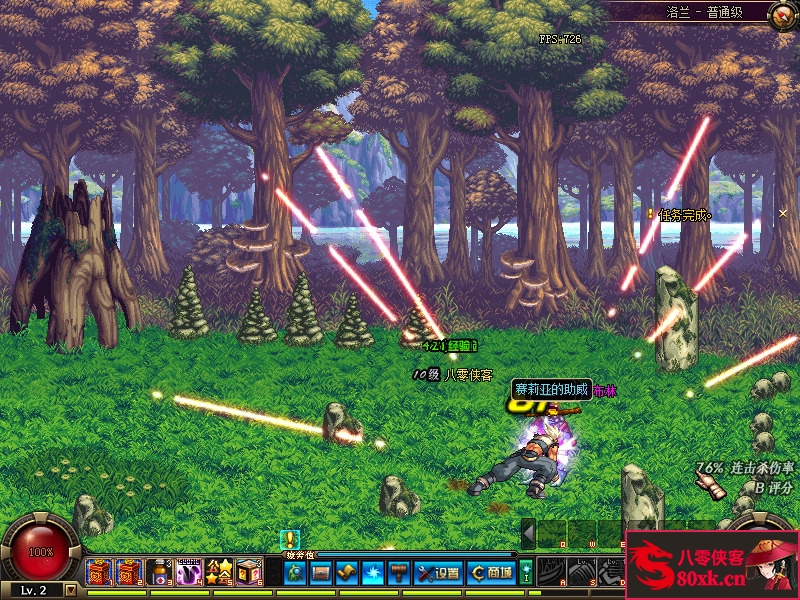Use the potion bottle in slot 3
The height and width of the screenshot is (600, 800).
pyautogui.click(x=158, y=572)
